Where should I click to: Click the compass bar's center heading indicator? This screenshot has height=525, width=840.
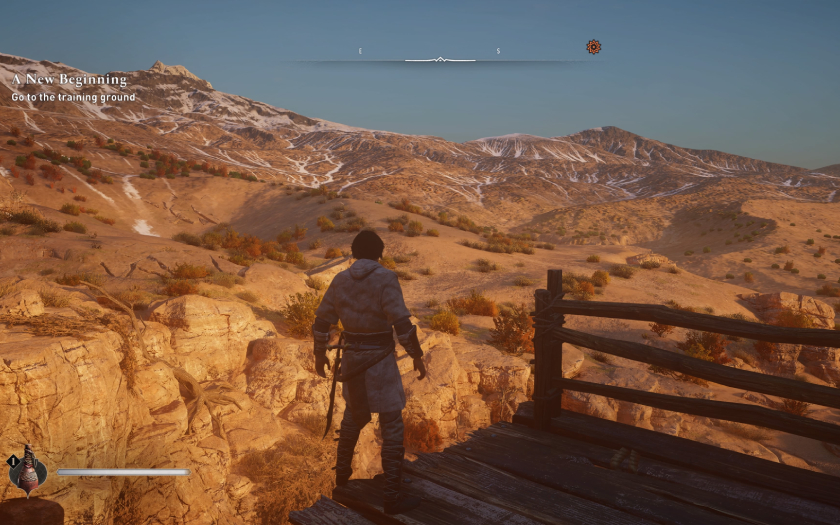[439, 60]
